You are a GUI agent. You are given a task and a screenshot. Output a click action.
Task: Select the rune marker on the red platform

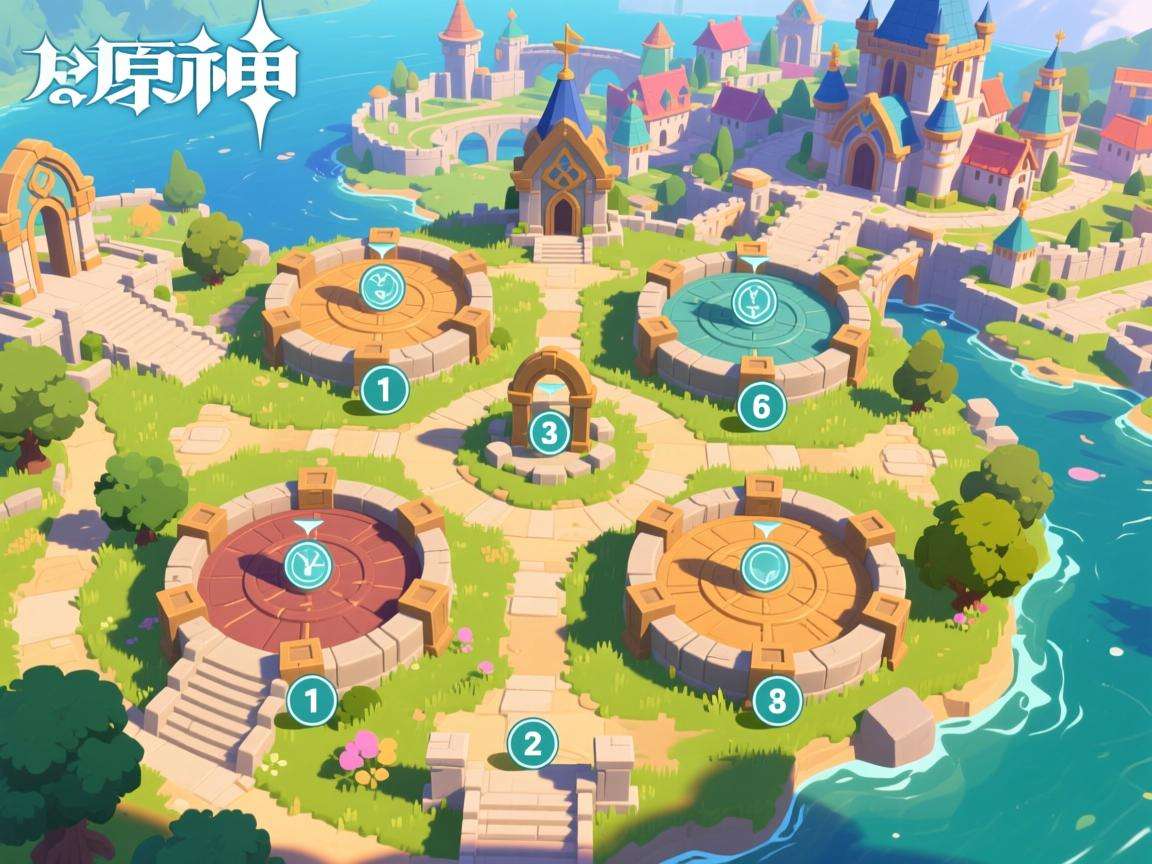click(308, 565)
